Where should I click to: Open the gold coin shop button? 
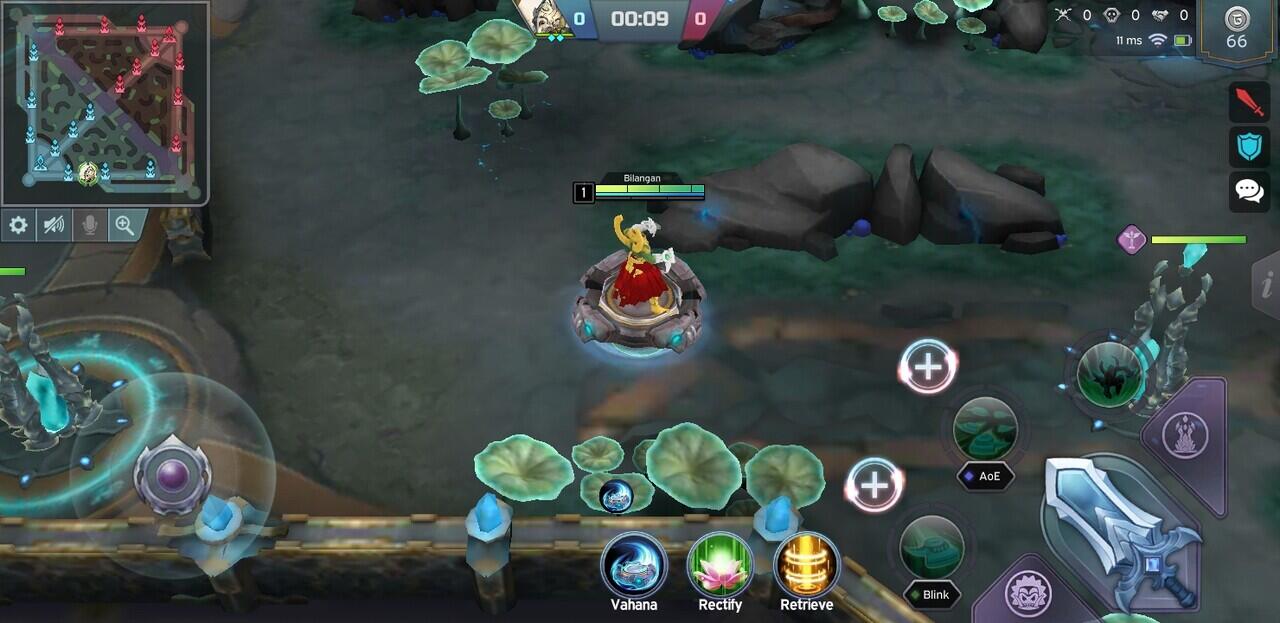pos(1237,29)
